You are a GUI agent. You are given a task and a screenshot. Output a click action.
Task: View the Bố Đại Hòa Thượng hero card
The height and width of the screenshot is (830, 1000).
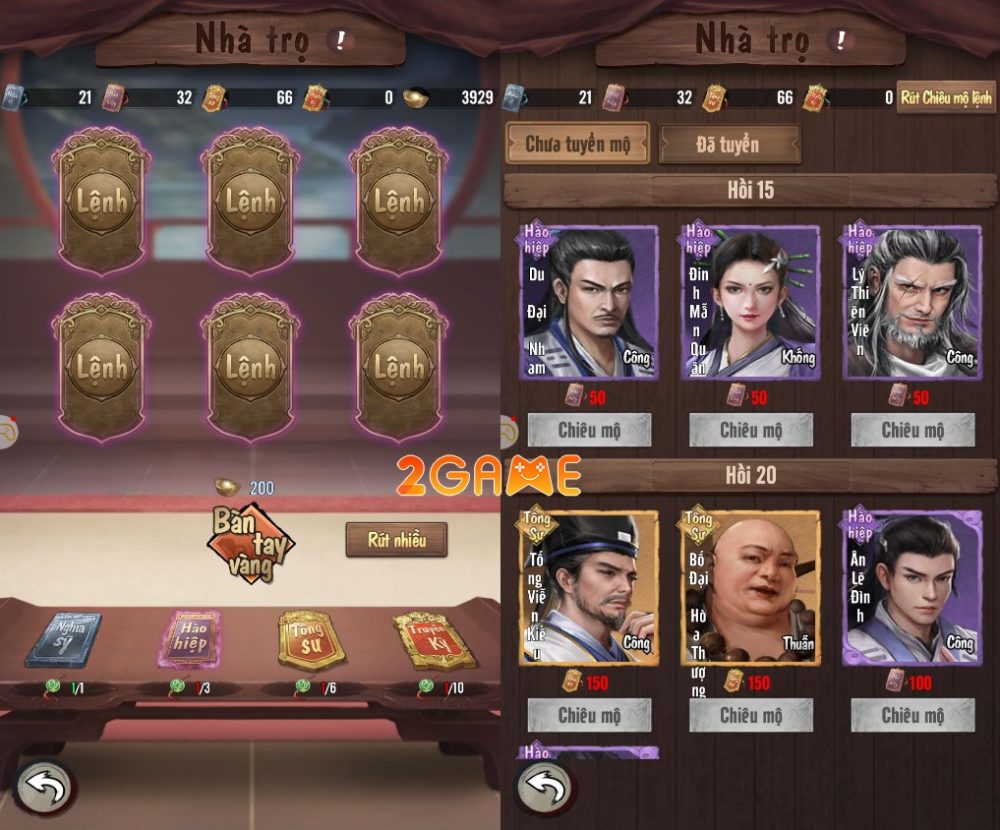pyautogui.click(x=750, y=587)
